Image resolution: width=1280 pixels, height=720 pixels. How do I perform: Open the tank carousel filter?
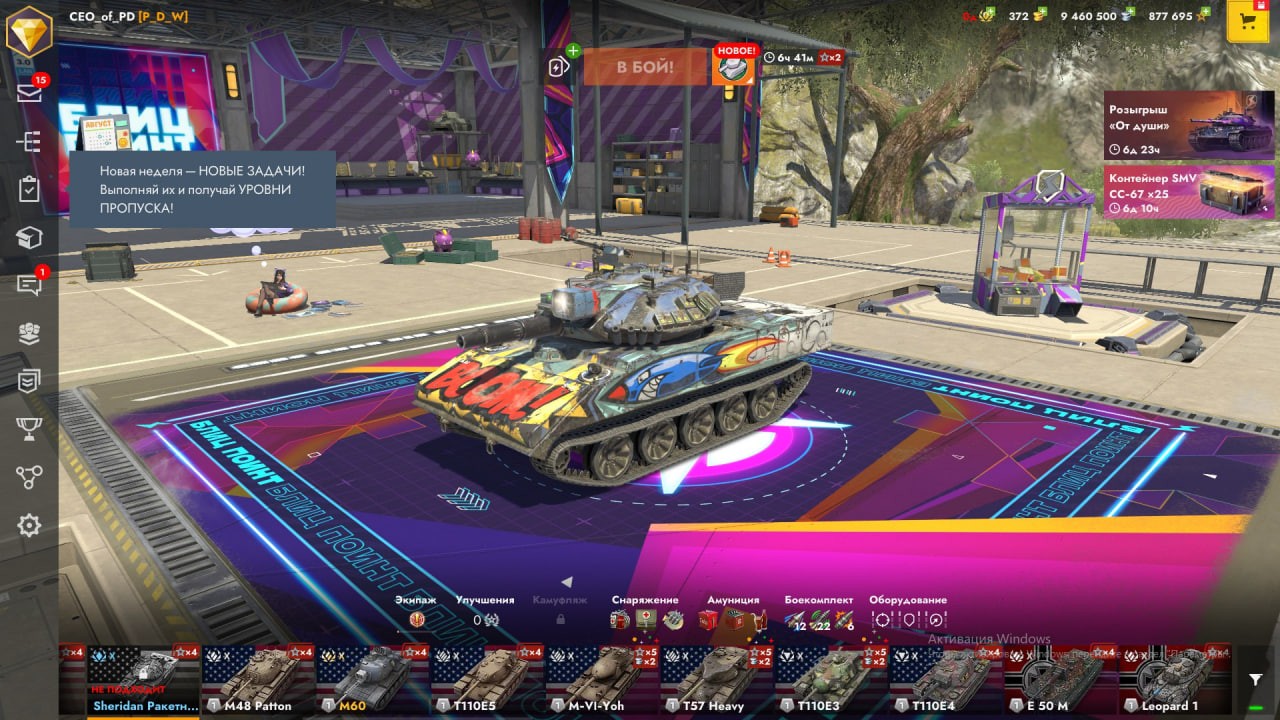pyautogui.click(x=1256, y=680)
